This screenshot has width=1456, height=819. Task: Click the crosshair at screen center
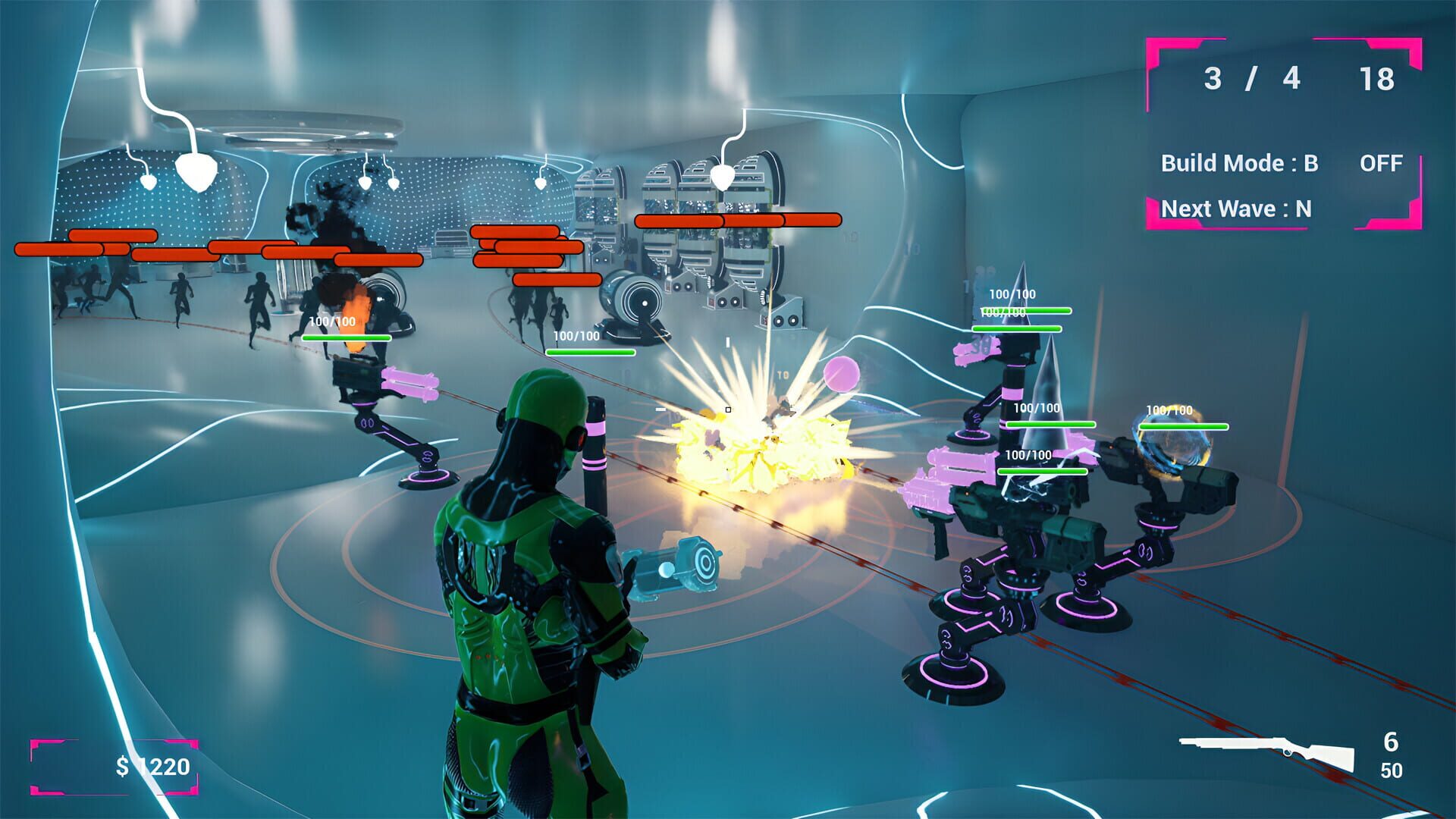click(728, 409)
